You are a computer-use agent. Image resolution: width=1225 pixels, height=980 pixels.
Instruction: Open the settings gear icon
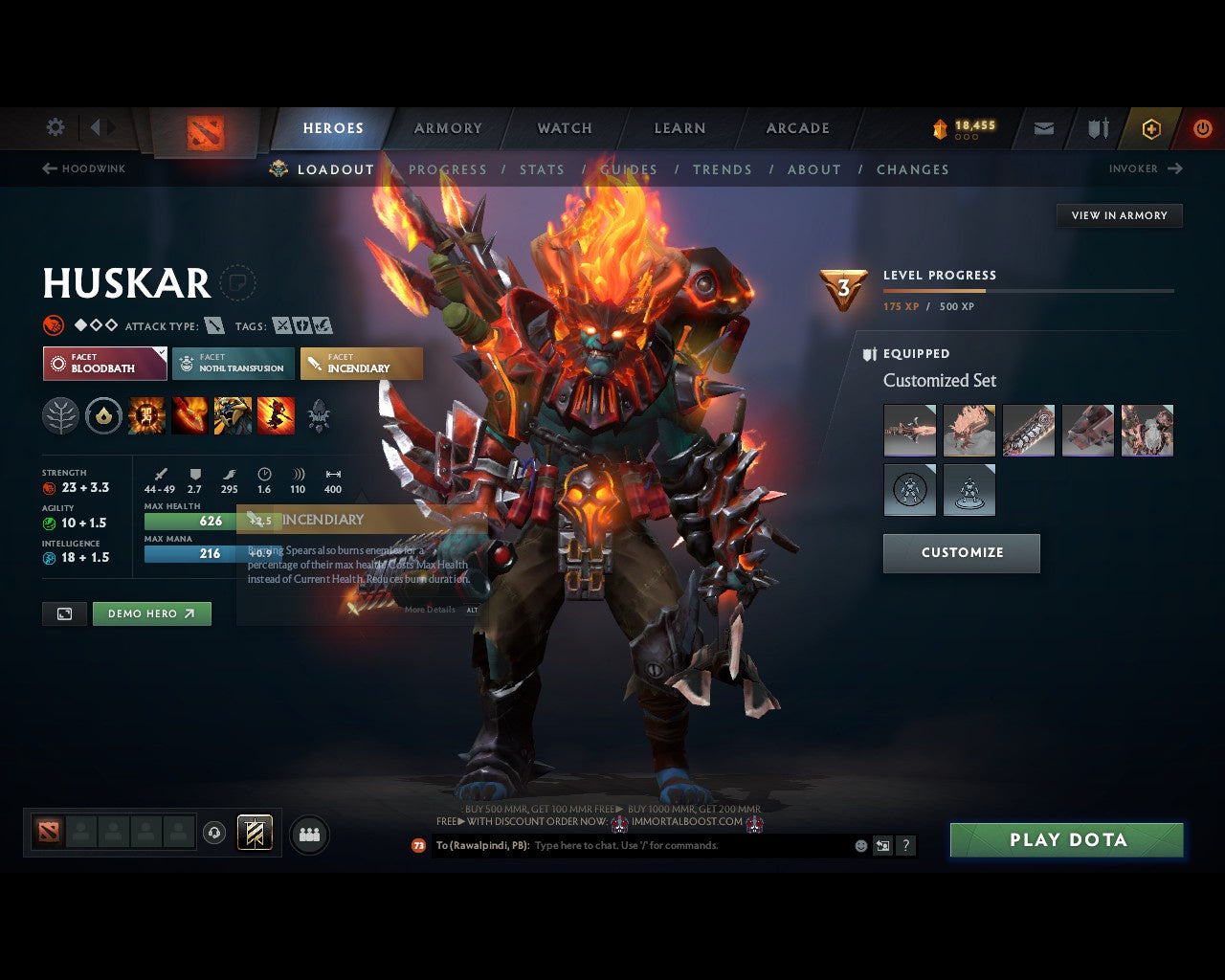[x=55, y=127]
